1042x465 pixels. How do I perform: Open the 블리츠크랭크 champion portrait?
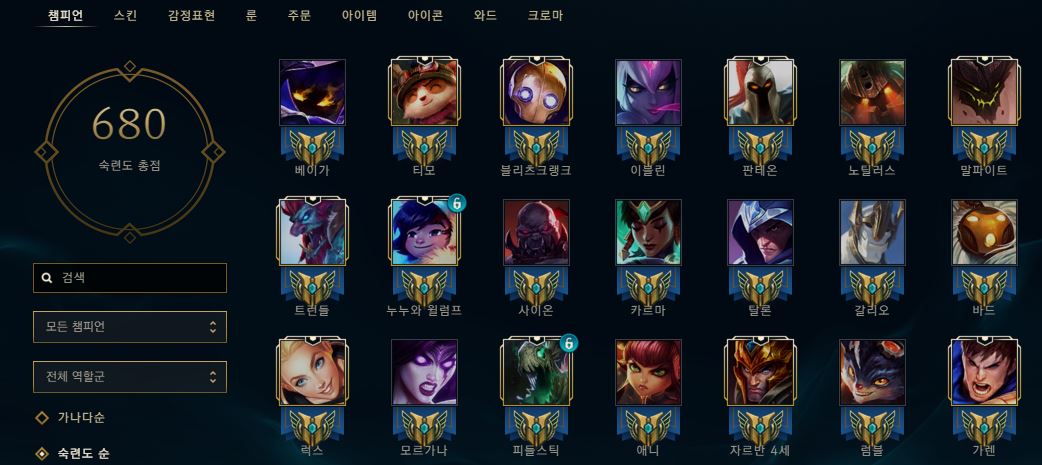[x=536, y=92]
